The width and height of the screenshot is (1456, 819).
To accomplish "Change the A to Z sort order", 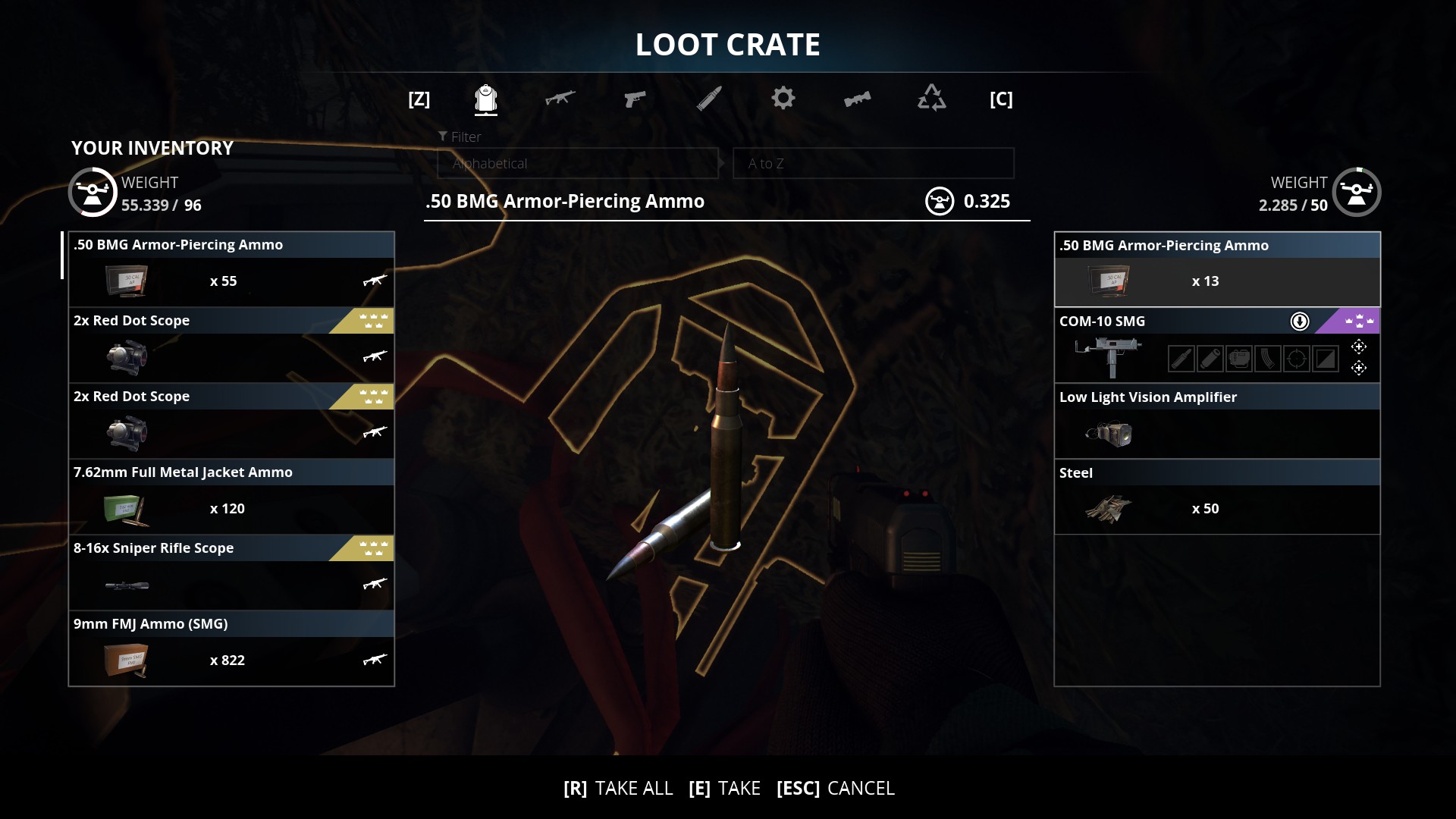I will tap(873, 164).
